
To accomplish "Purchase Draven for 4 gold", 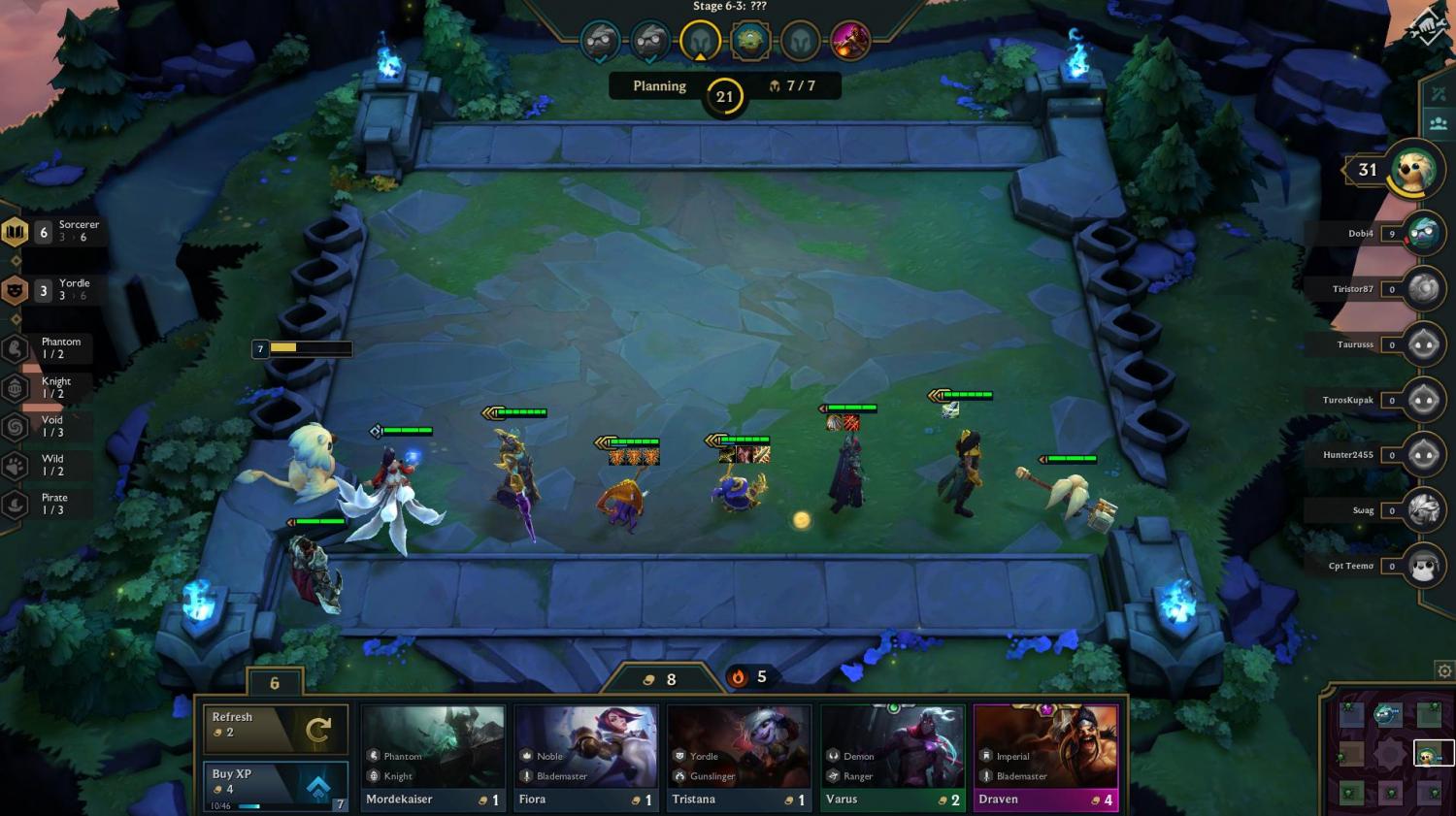I will (1046, 759).
